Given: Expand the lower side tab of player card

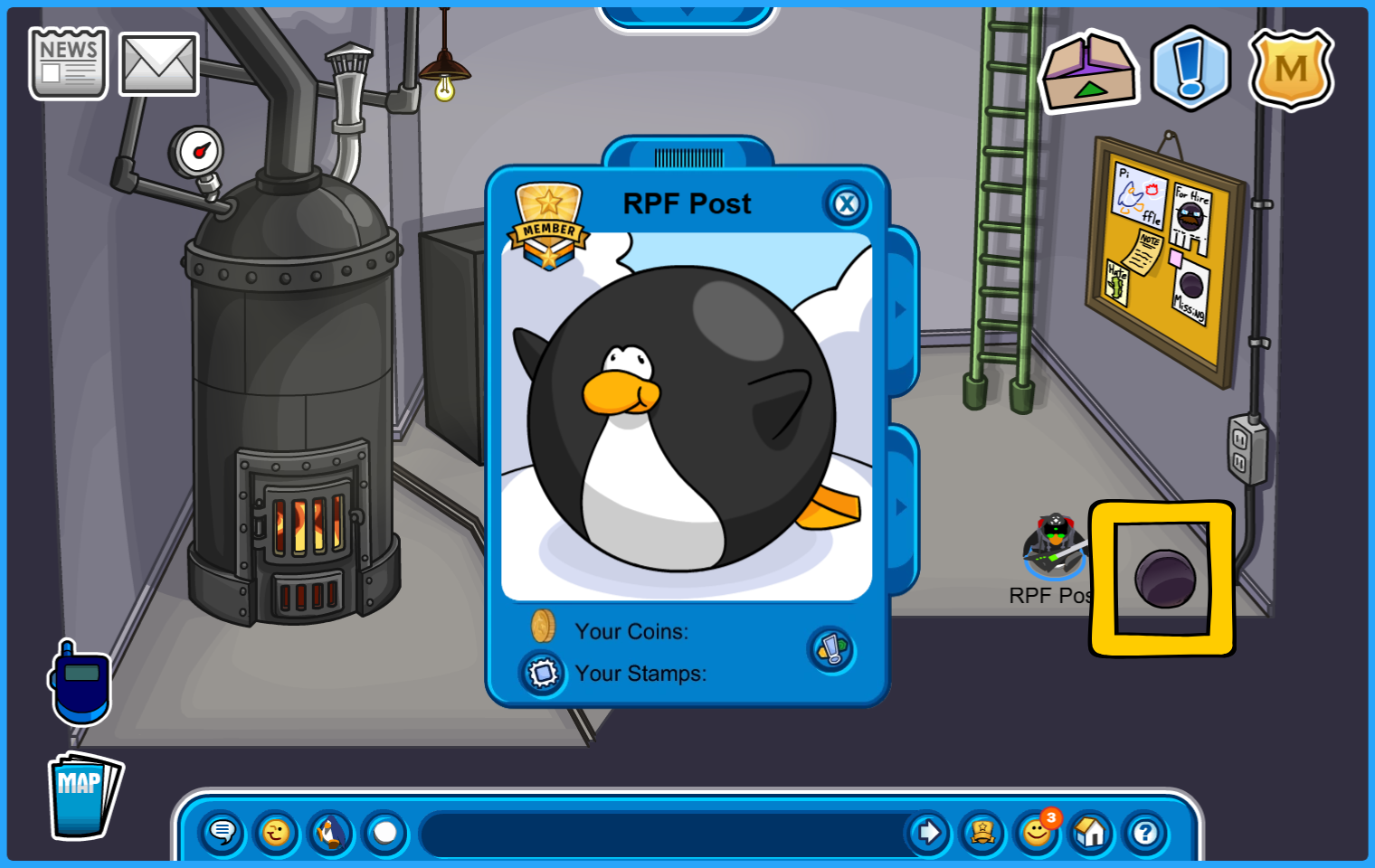Looking at the screenshot, I should (x=901, y=507).
